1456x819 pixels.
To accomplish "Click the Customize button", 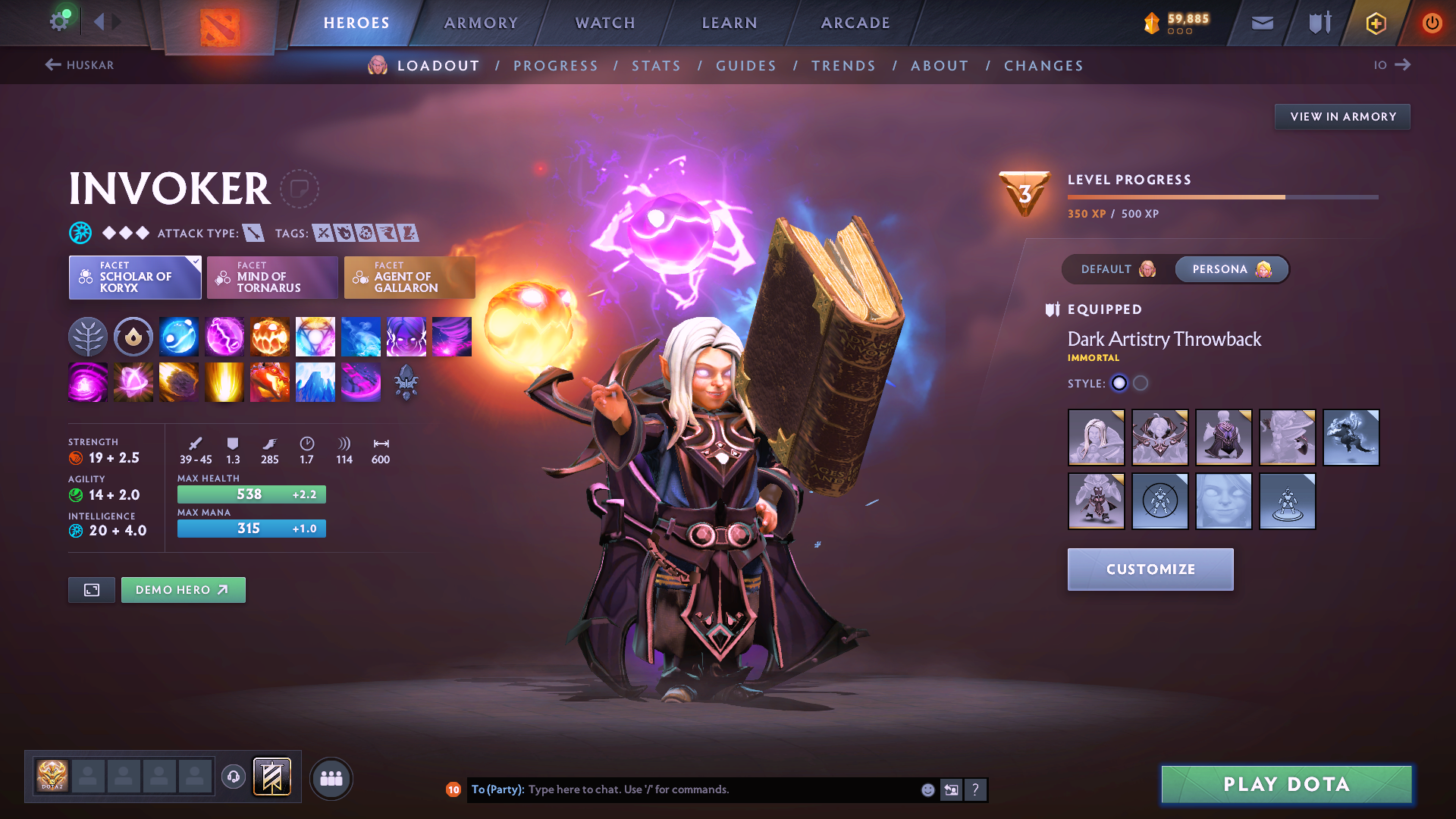I will (x=1150, y=570).
